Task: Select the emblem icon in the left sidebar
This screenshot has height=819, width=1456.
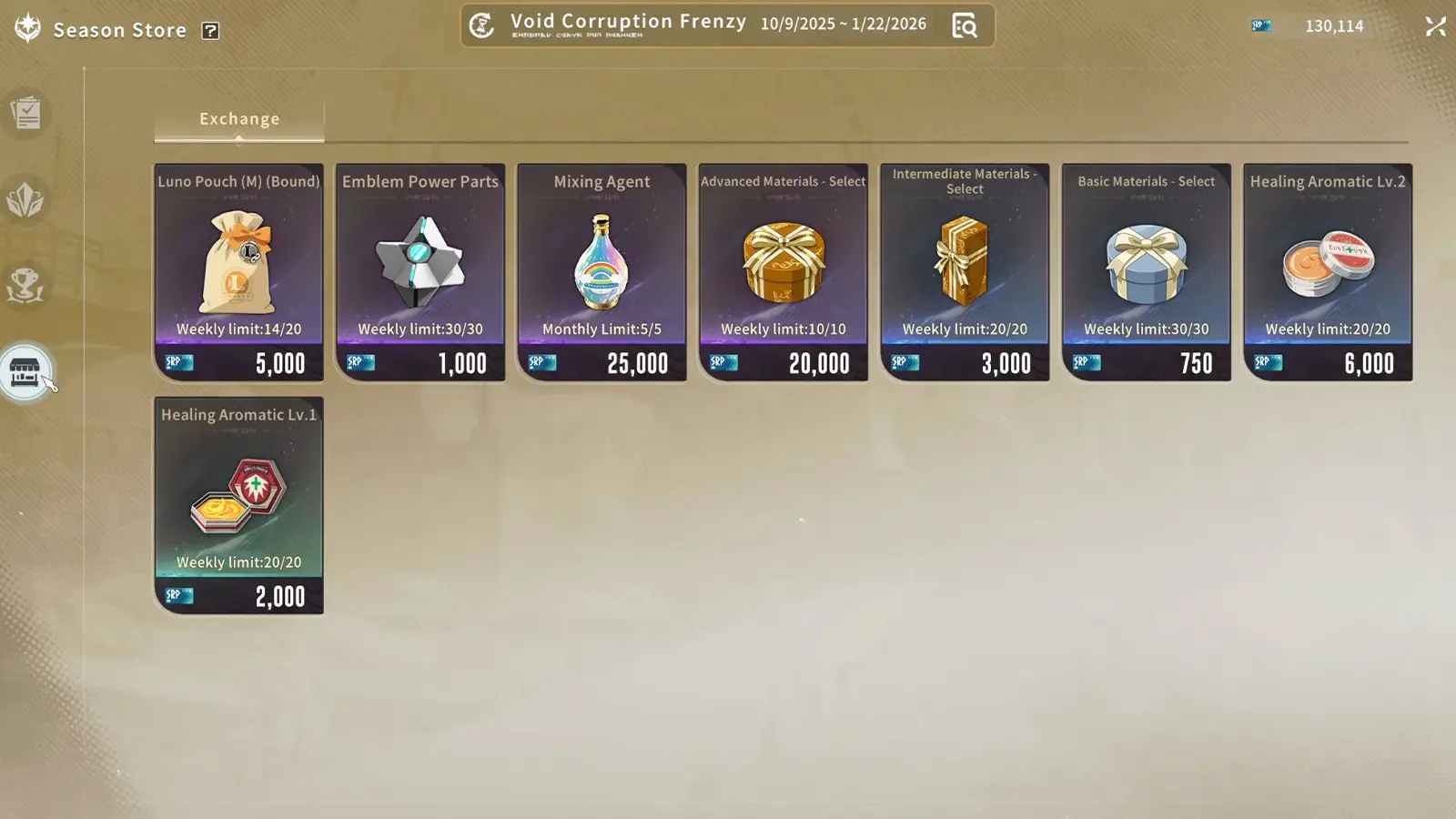Action: point(26,202)
